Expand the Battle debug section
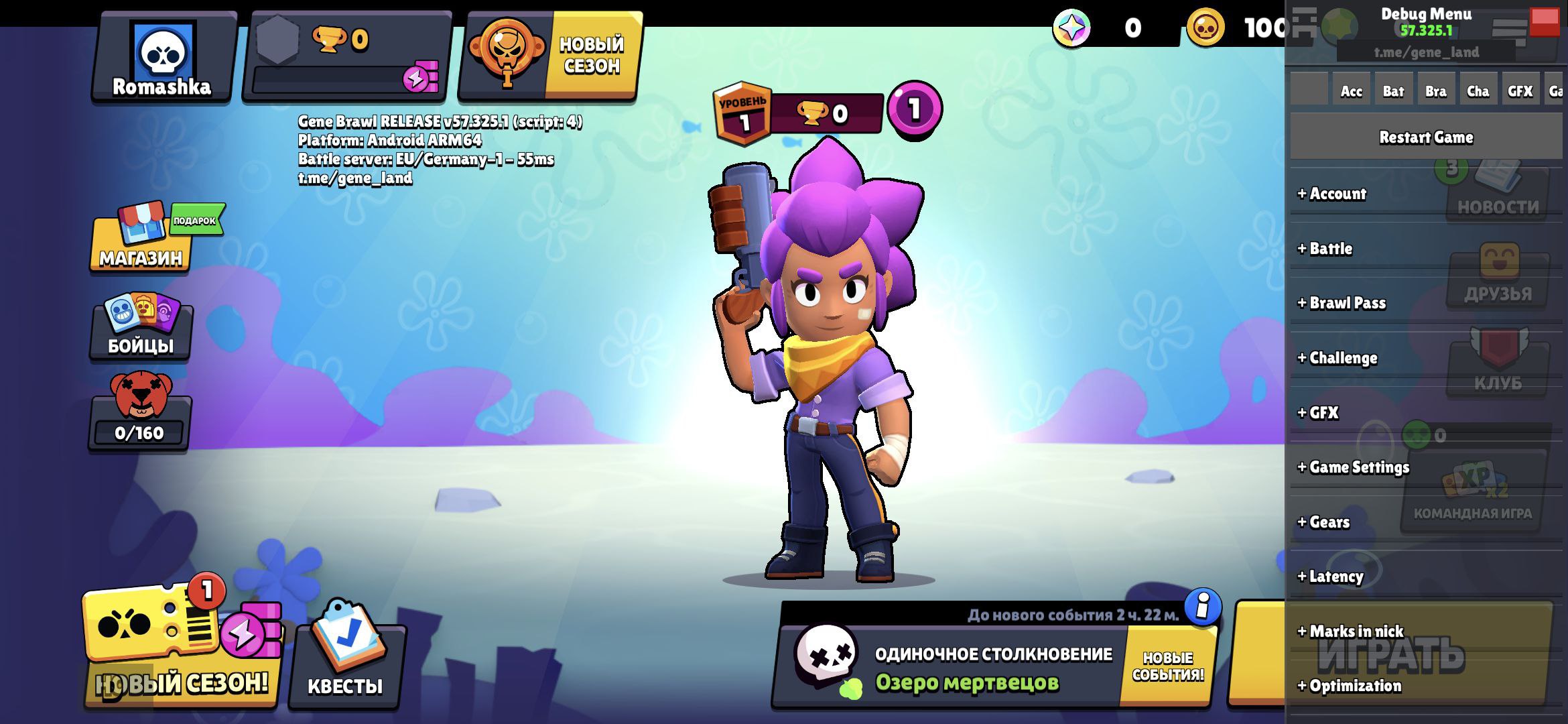The image size is (1568, 724). (1325, 249)
